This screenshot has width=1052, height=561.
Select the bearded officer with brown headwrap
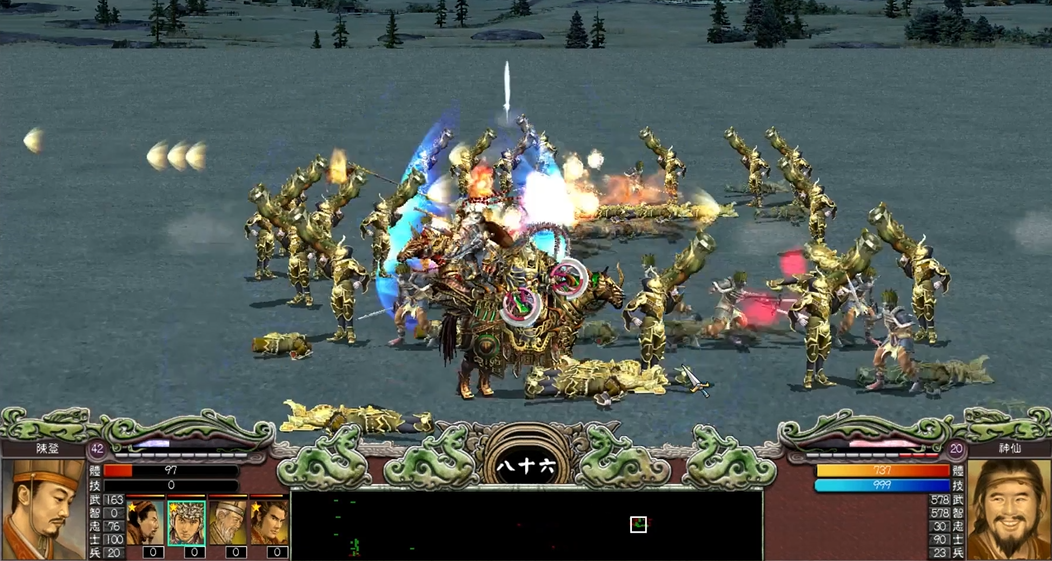[145, 521]
